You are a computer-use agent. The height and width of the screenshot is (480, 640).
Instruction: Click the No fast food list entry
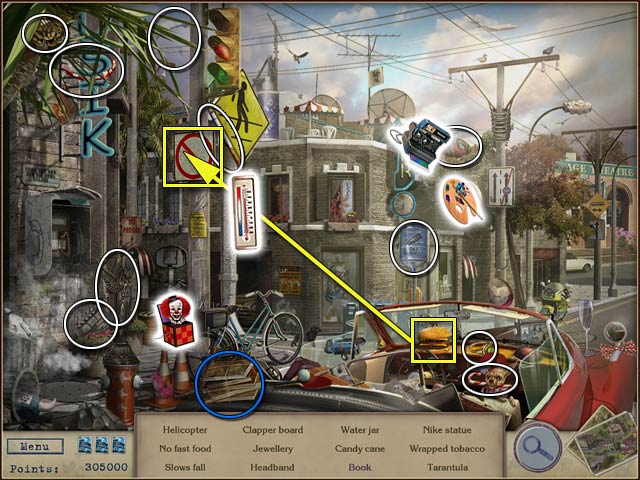click(x=184, y=449)
